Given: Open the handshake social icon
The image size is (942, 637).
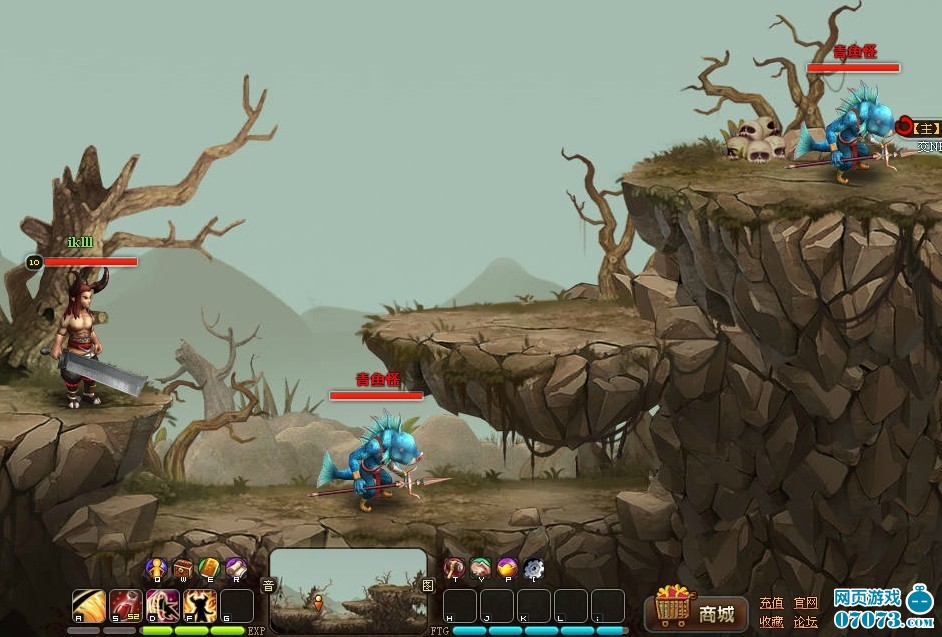Looking at the screenshot, I should [481, 569].
